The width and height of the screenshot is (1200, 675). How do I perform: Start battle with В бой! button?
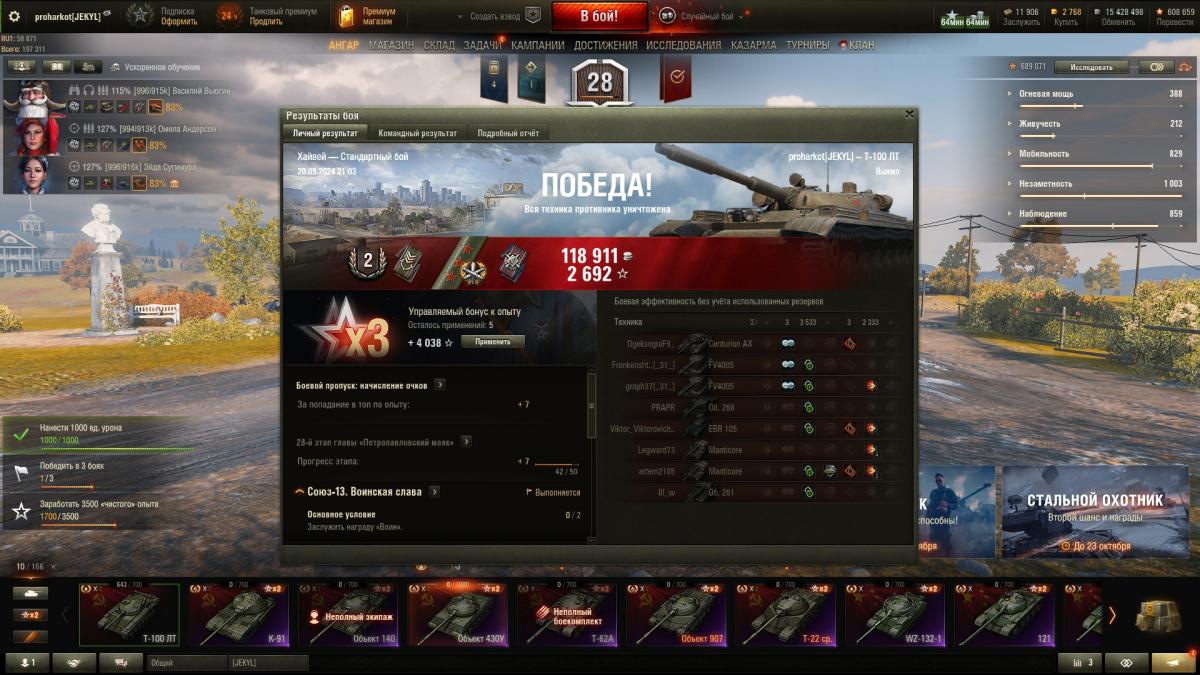coord(599,16)
